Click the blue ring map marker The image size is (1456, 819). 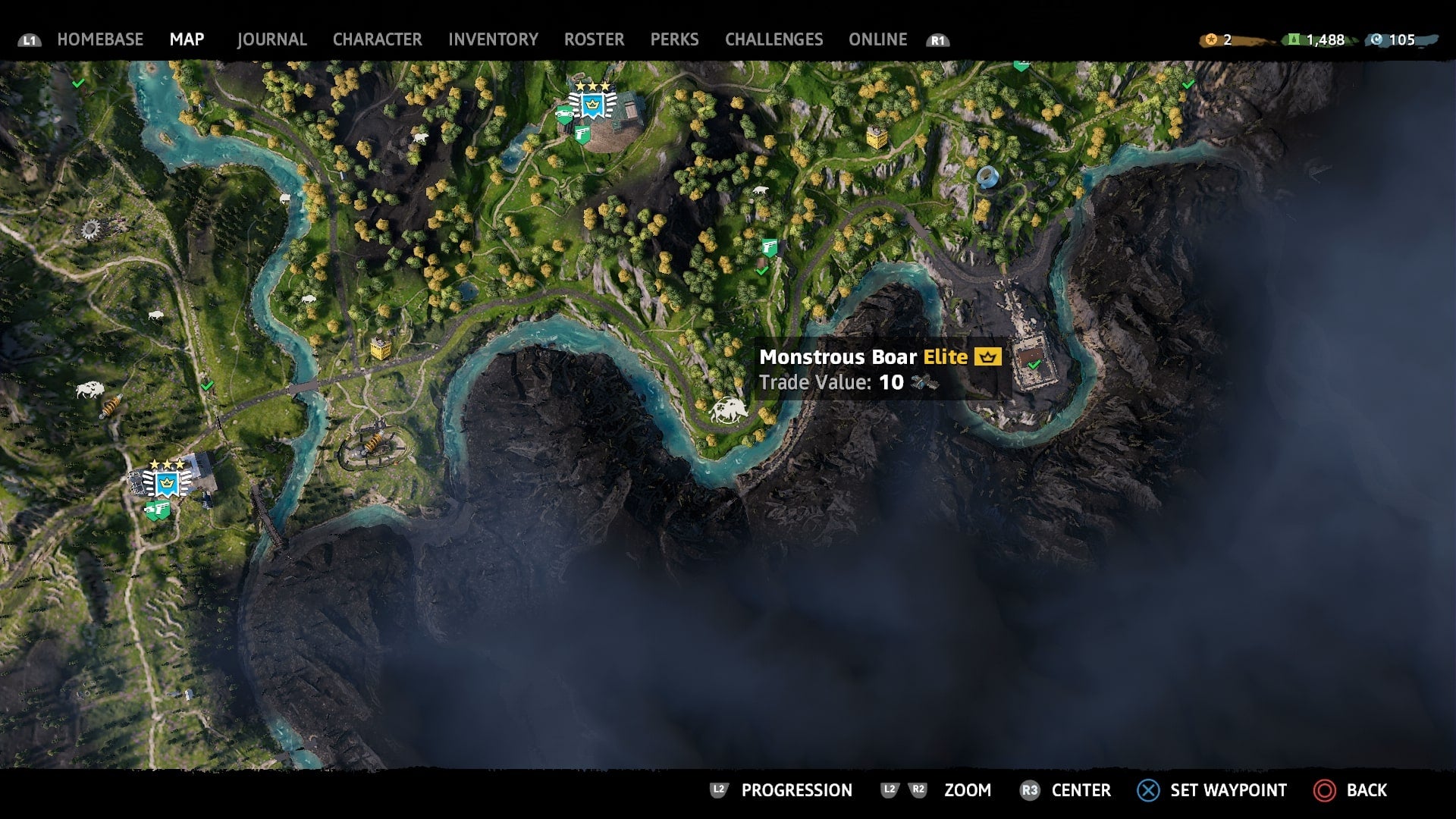pos(987,177)
